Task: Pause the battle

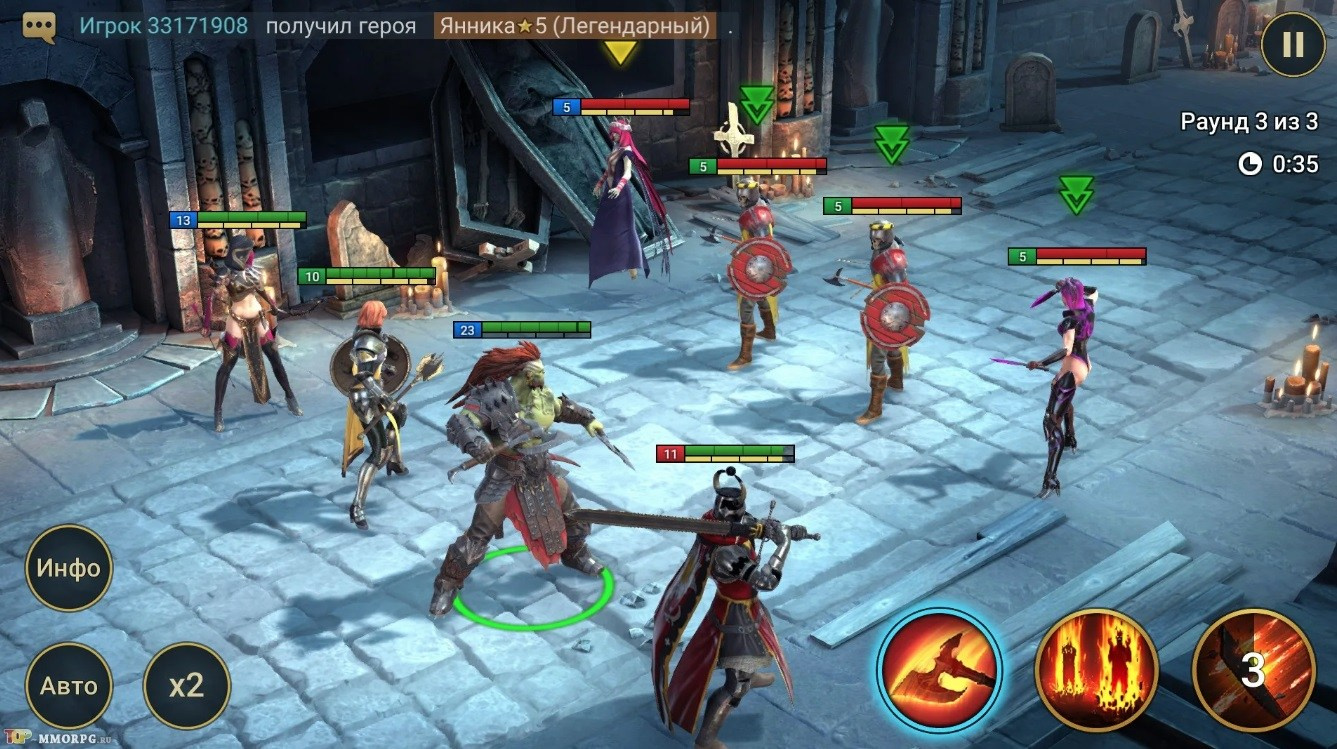Action: [1293, 44]
